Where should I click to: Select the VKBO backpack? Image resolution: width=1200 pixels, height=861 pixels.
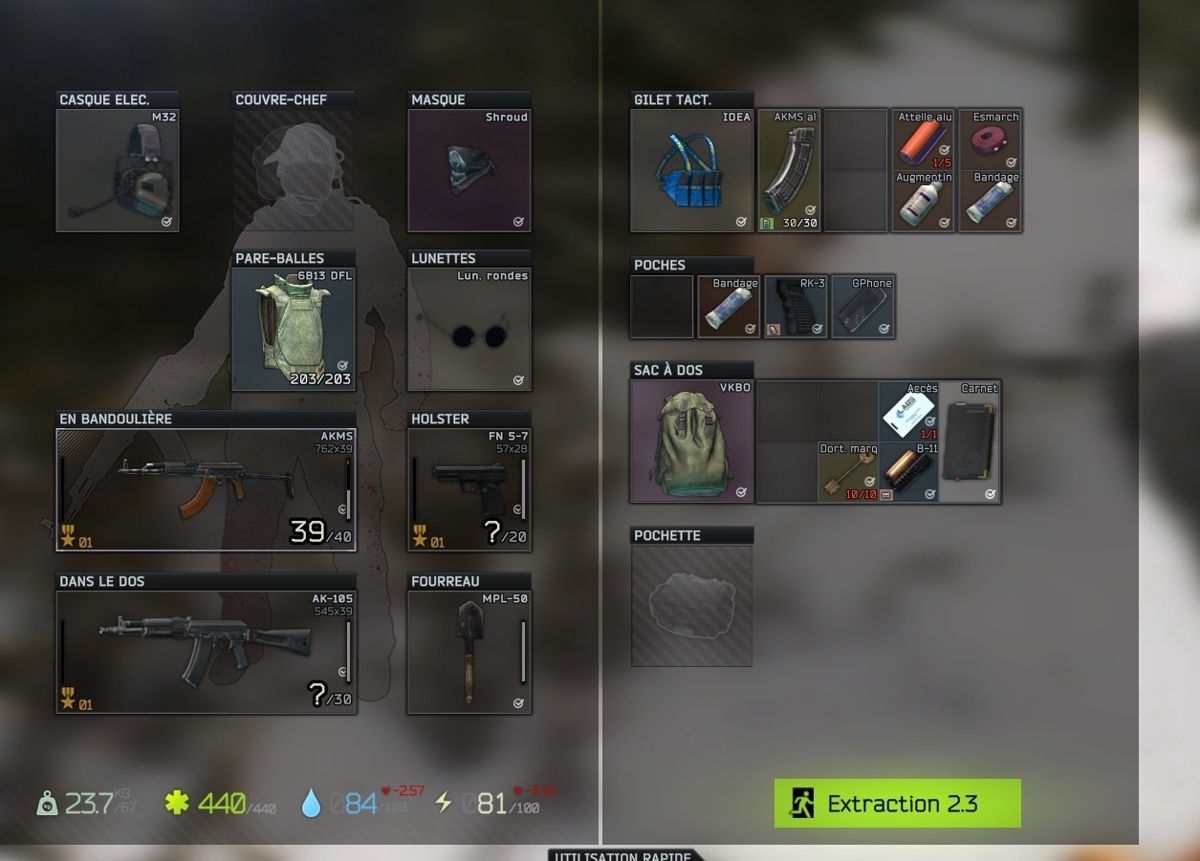pyautogui.click(x=692, y=441)
